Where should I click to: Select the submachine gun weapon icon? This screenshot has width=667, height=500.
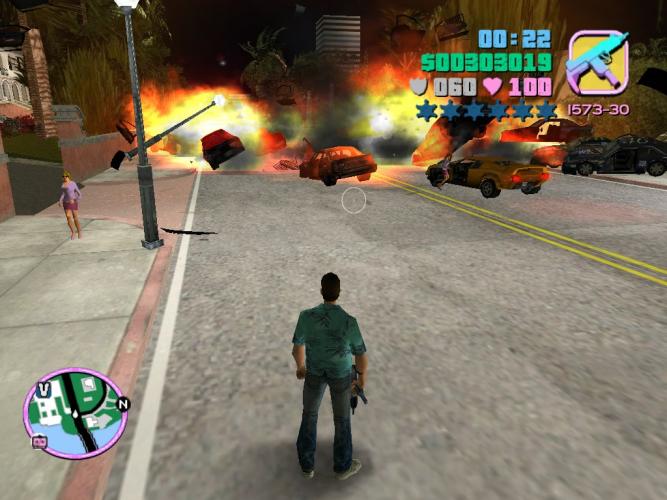pyautogui.click(x=597, y=62)
